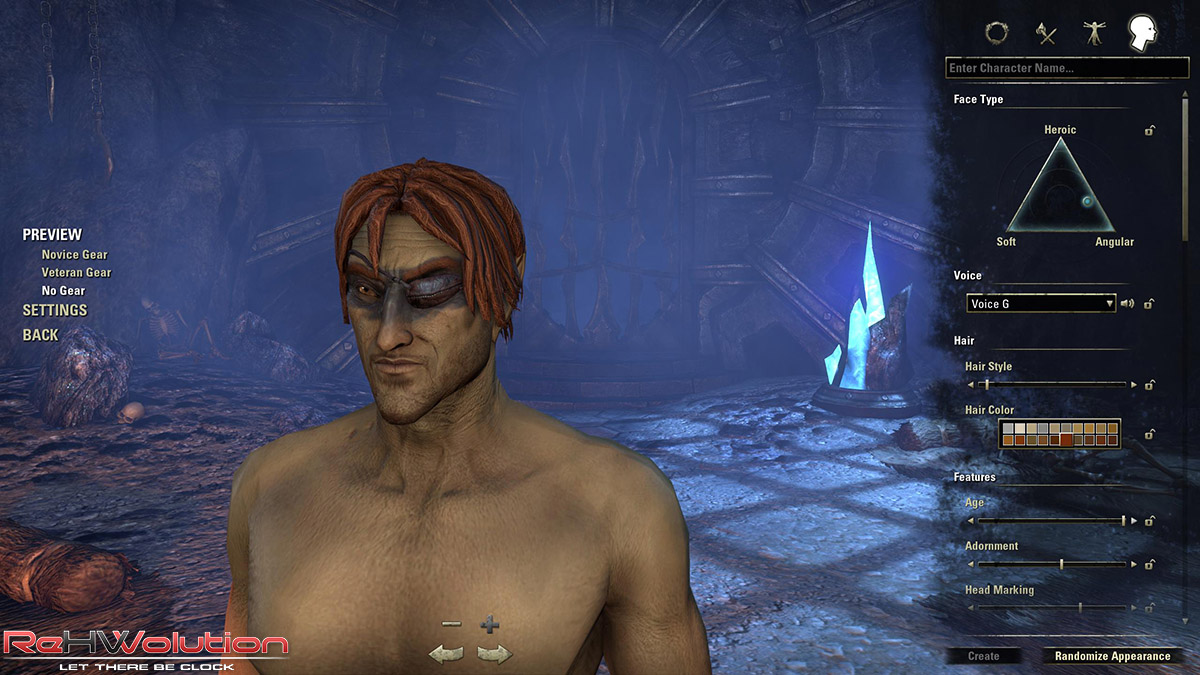Click the Enter Character Name field

click(1066, 68)
